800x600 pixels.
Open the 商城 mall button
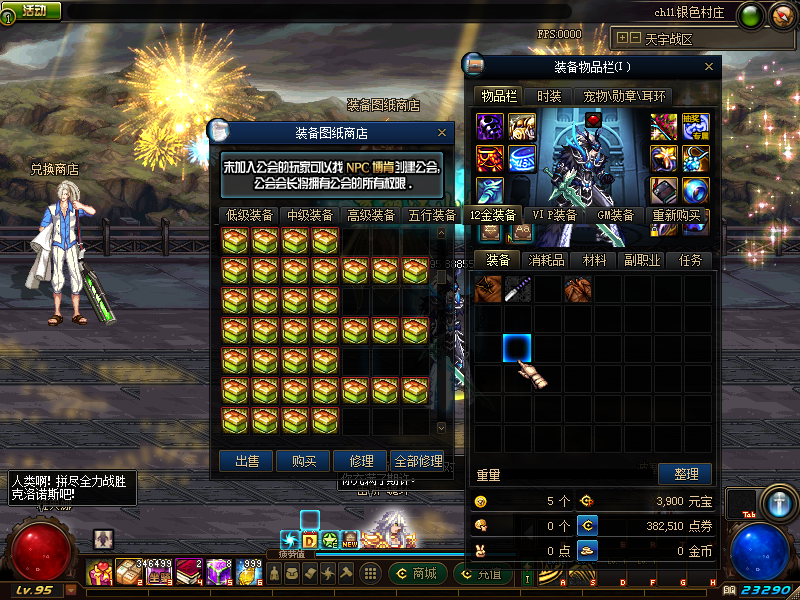tap(416, 574)
